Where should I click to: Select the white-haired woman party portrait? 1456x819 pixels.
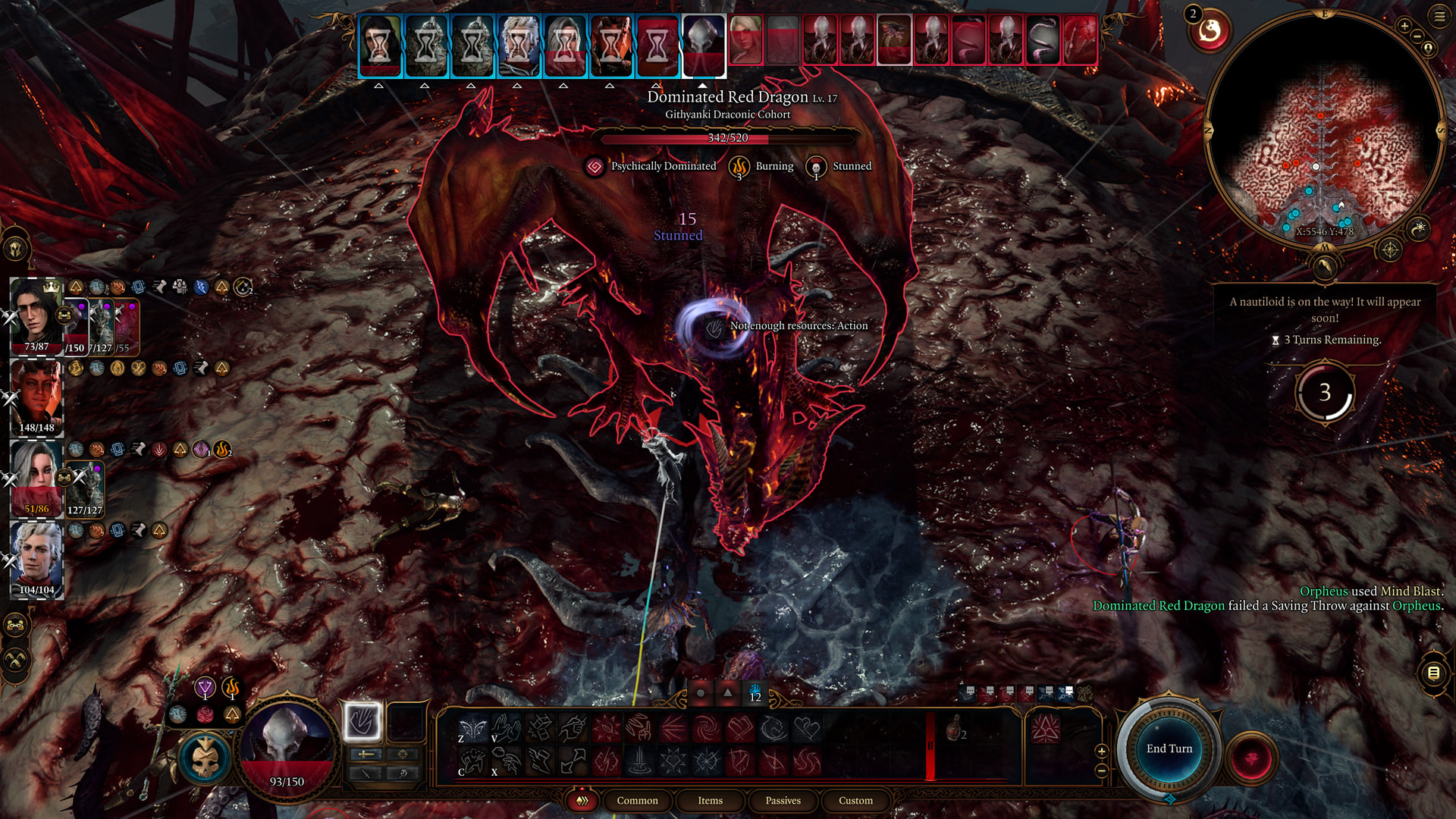(36, 477)
